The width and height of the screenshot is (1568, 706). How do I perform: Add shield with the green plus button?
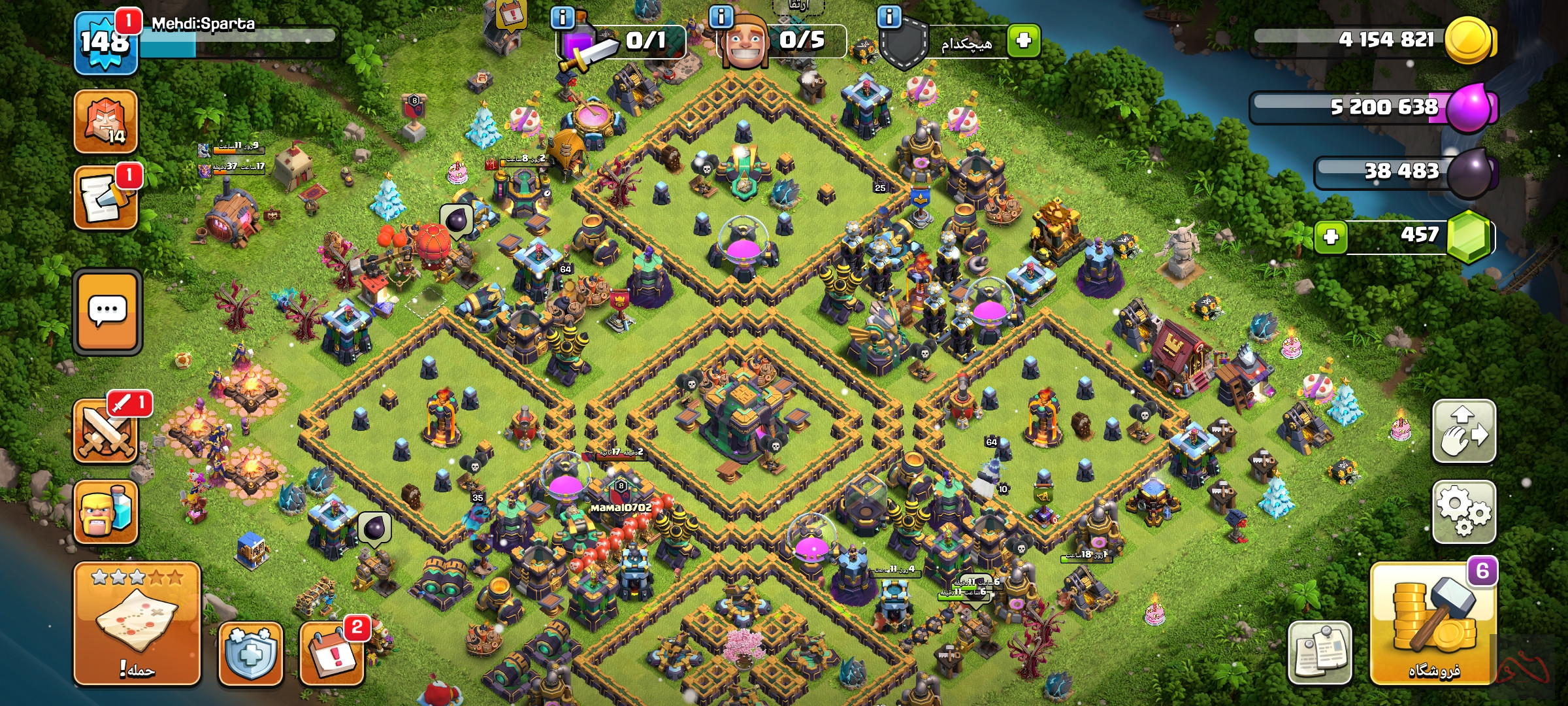pos(1023,41)
